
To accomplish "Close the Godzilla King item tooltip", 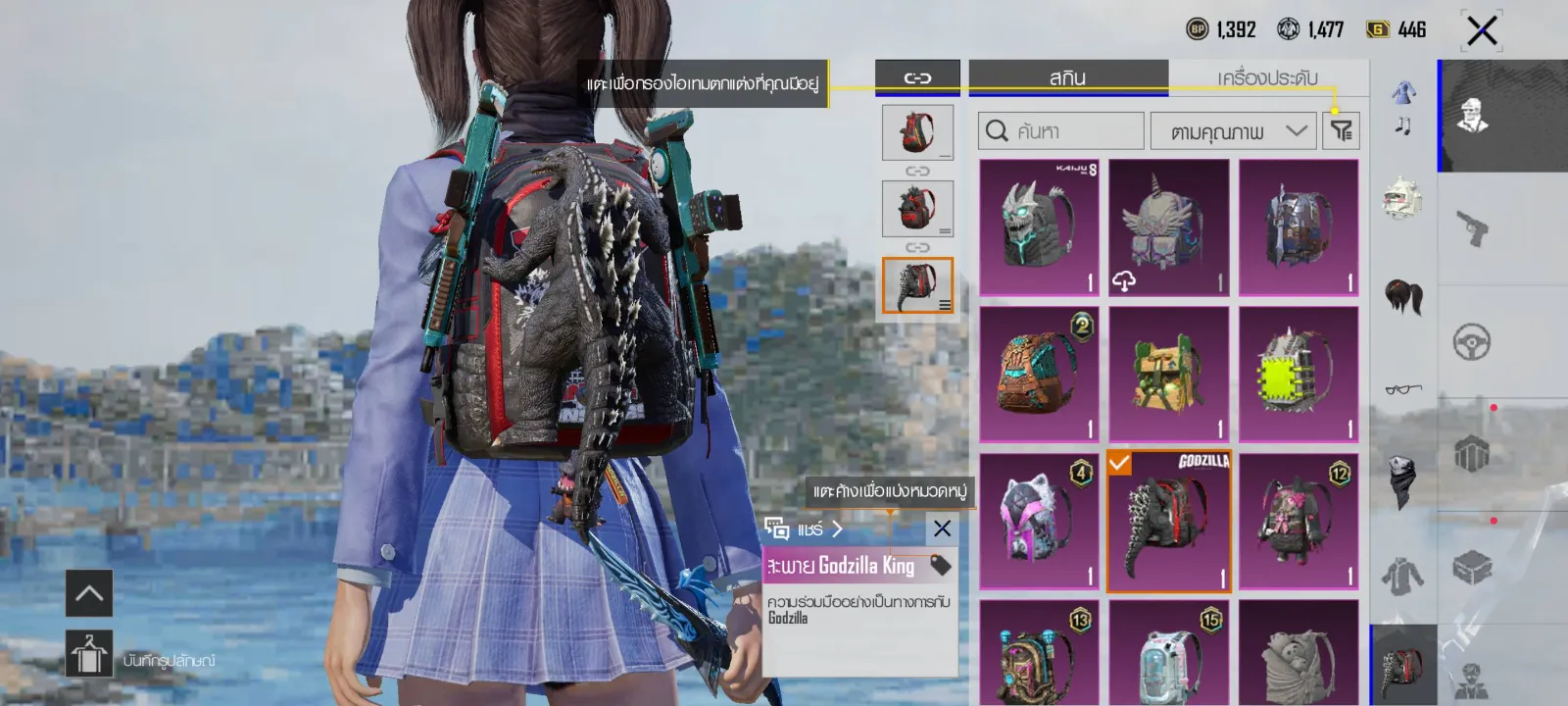I will click(942, 529).
